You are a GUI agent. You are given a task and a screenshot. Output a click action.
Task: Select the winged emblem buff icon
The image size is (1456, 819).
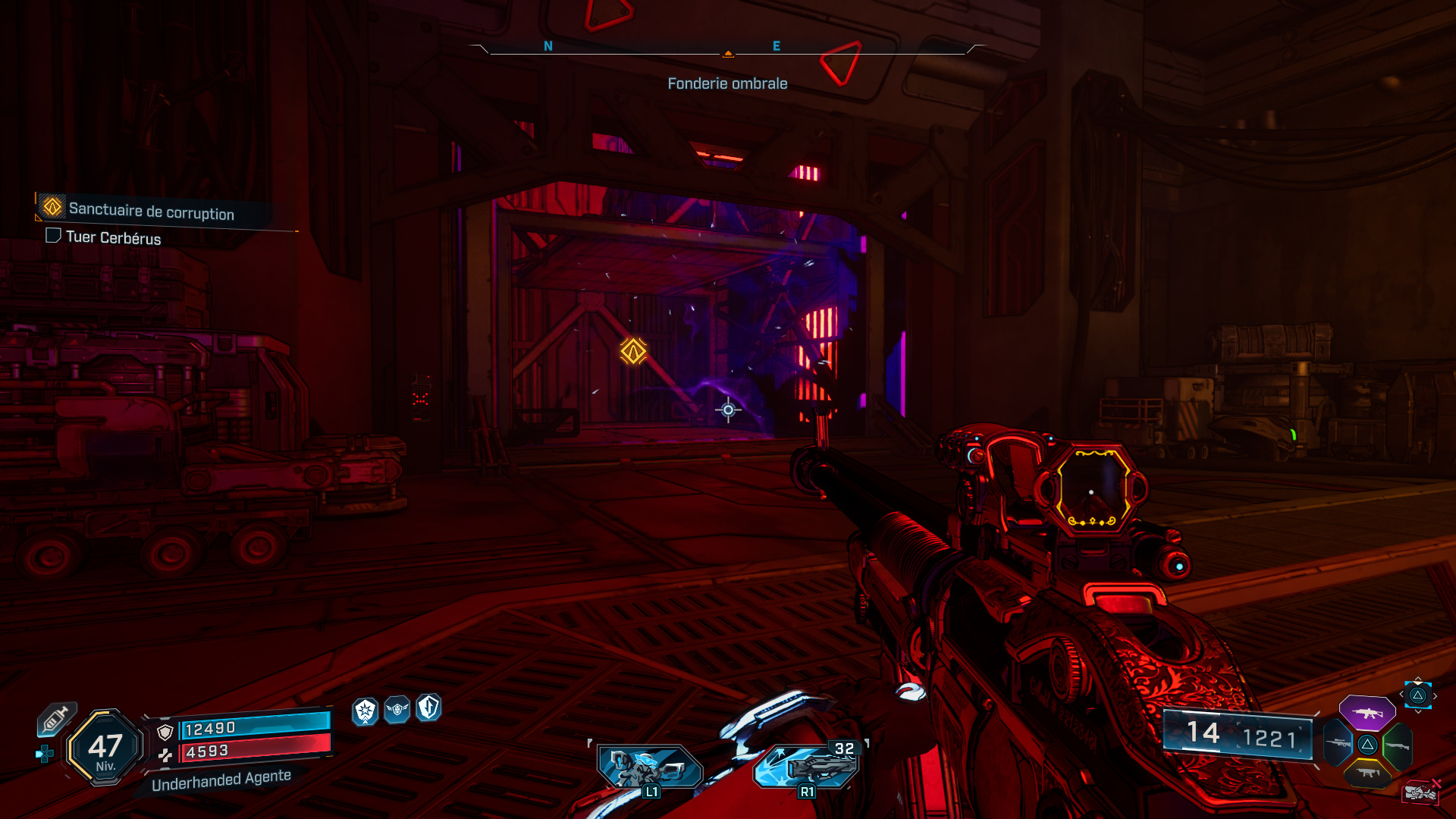point(397,710)
